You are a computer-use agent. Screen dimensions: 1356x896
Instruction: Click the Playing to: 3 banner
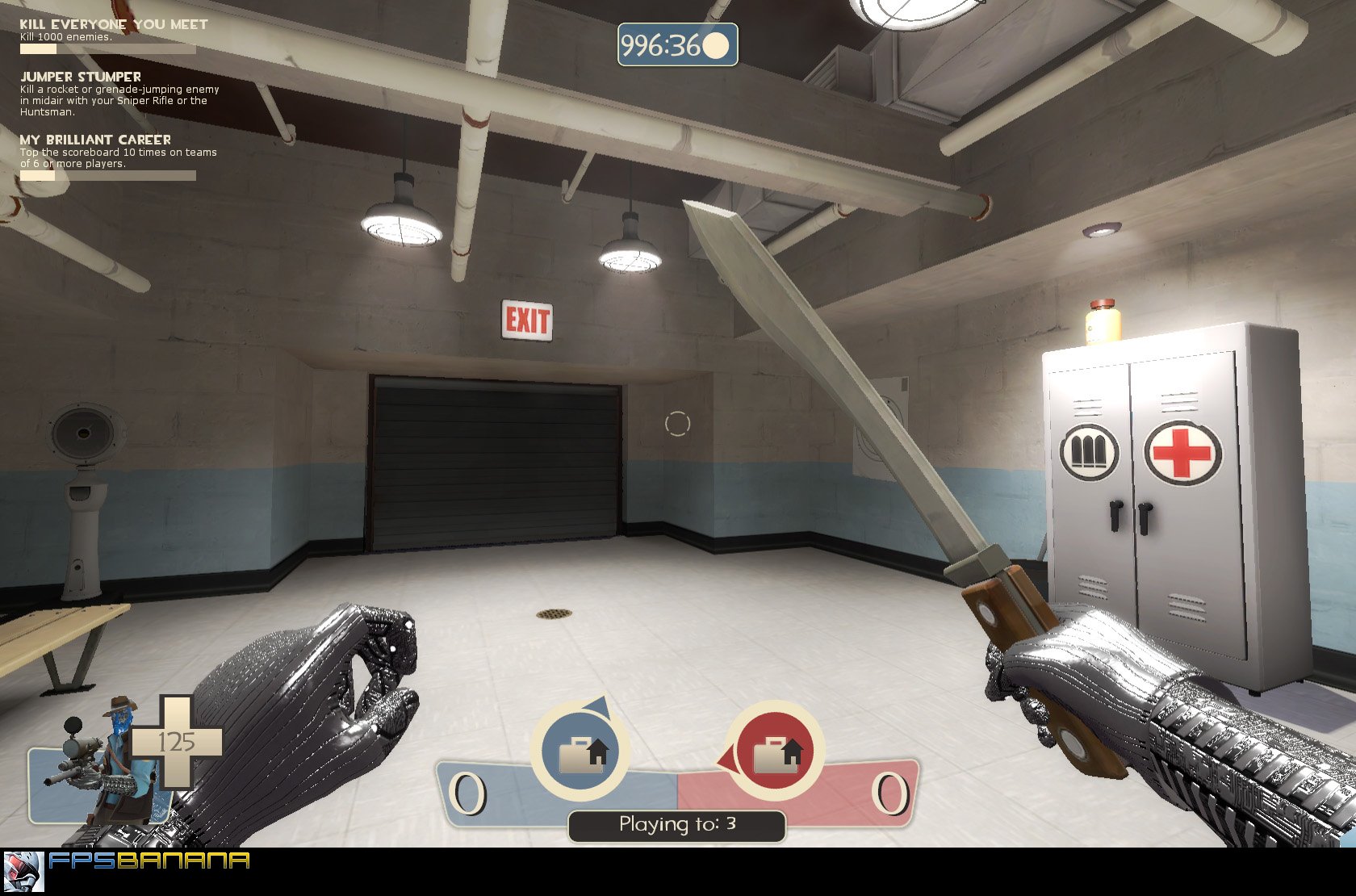[x=676, y=825]
